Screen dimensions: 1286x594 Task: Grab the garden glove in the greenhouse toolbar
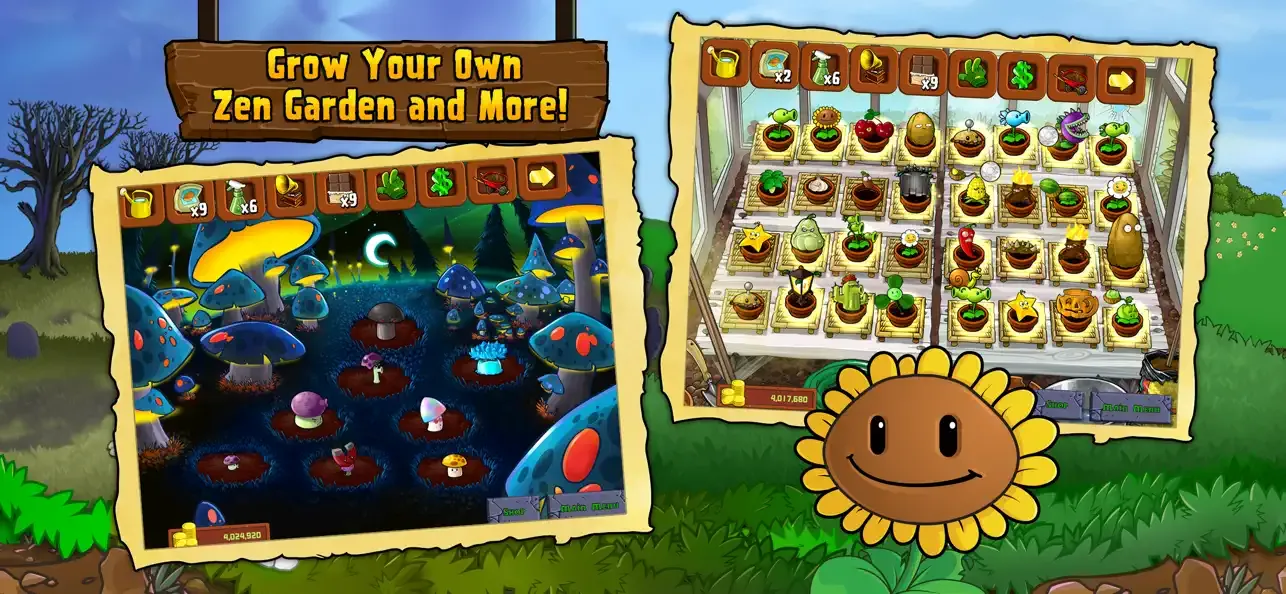[x=971, y=74]
